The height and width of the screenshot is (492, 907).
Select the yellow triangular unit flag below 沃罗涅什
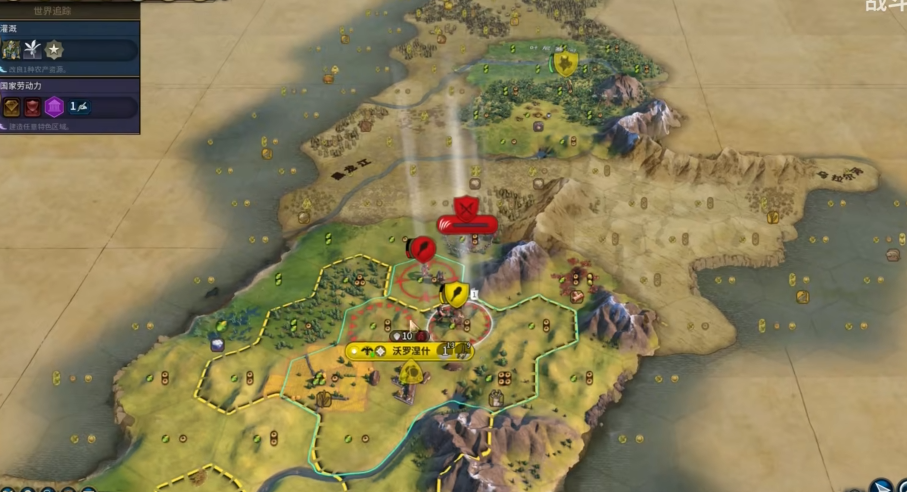coord(410,374)
